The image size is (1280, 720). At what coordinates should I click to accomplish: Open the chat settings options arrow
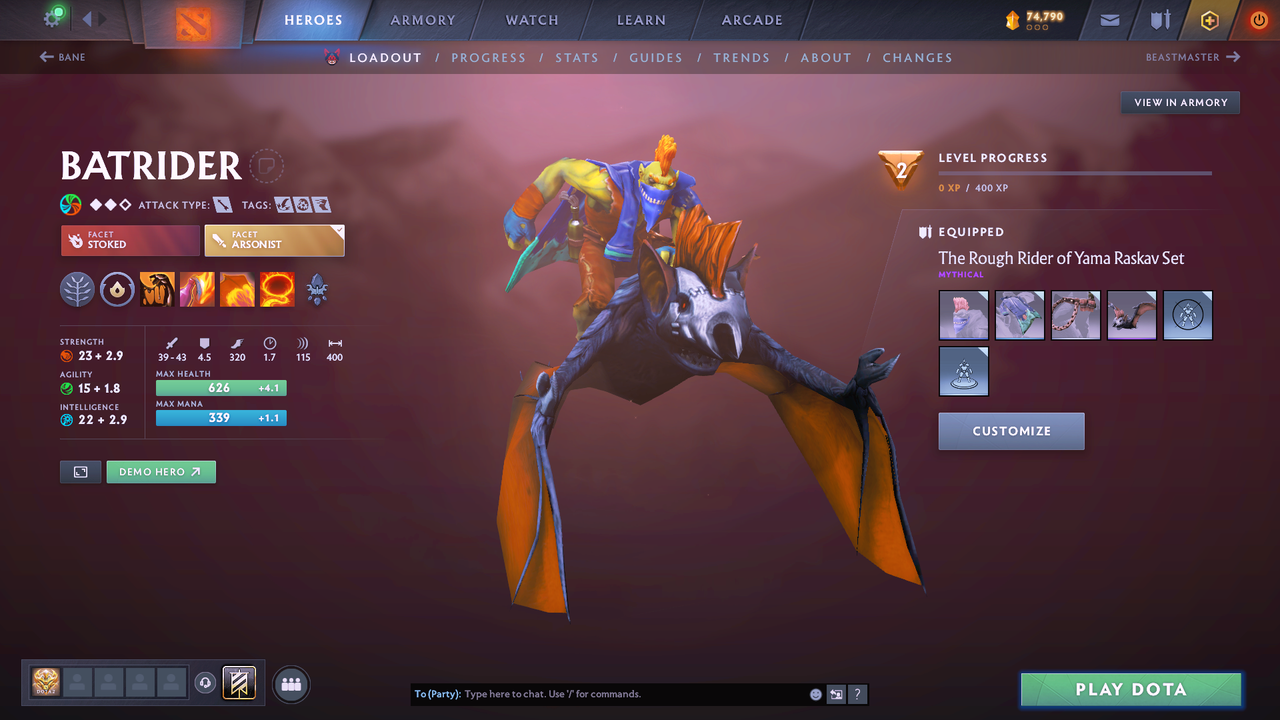click(x=836, y=693)
